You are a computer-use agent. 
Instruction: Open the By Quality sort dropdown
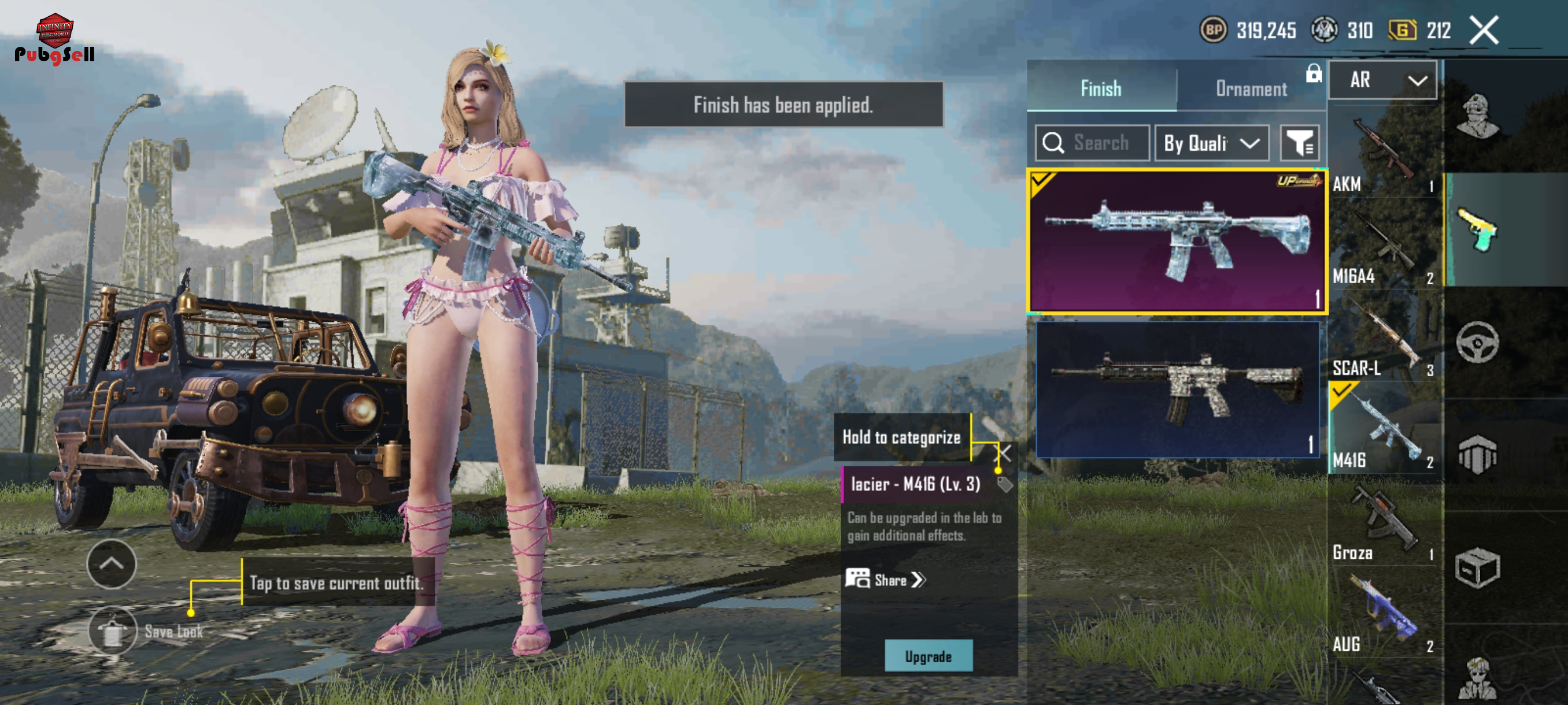(x=1211, y=143)
